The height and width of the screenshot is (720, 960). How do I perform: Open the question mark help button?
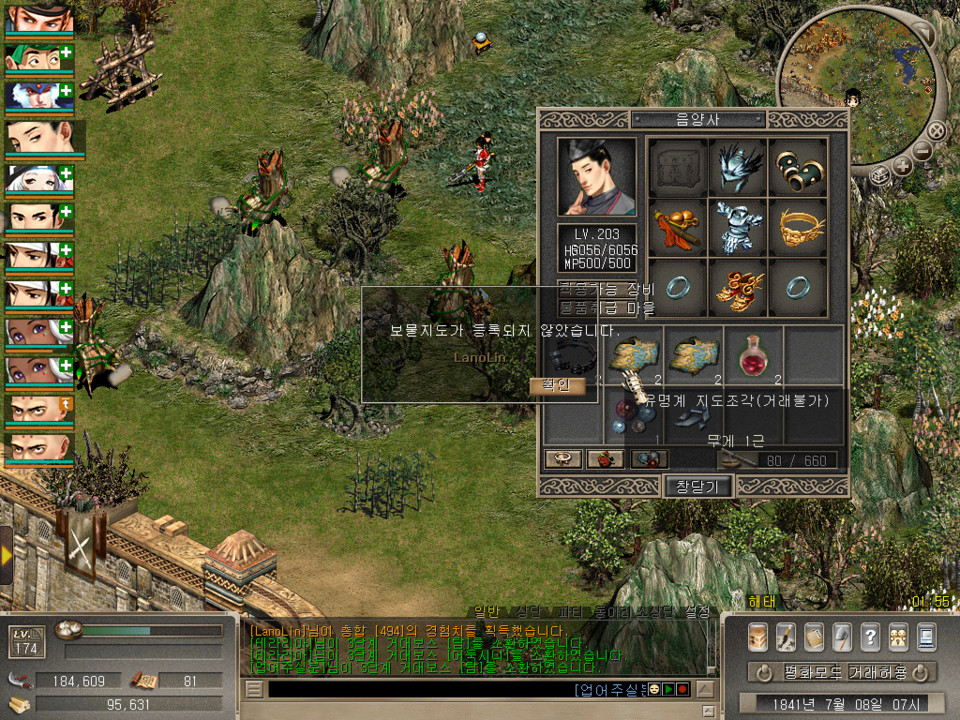tap(870, 636)
